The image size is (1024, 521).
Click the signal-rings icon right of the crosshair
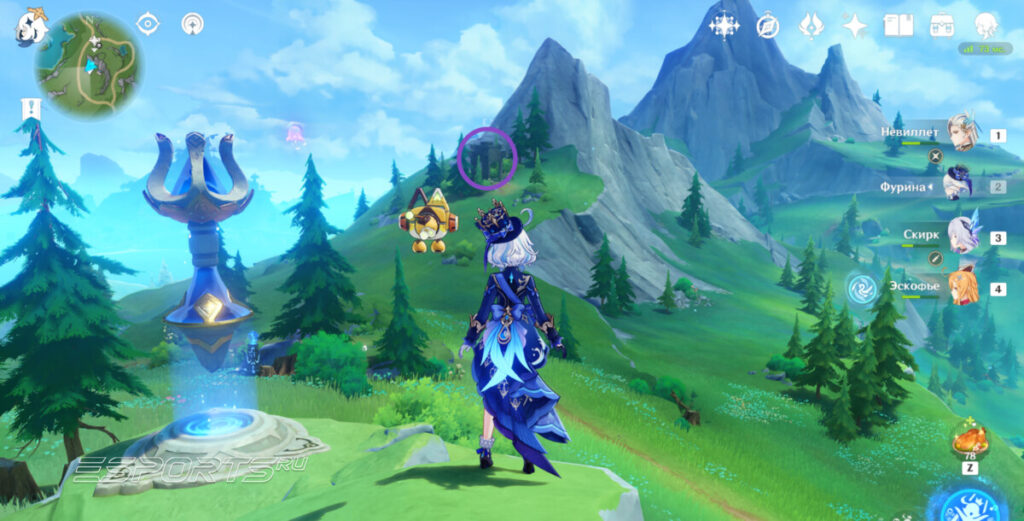(x=192, y=24)
